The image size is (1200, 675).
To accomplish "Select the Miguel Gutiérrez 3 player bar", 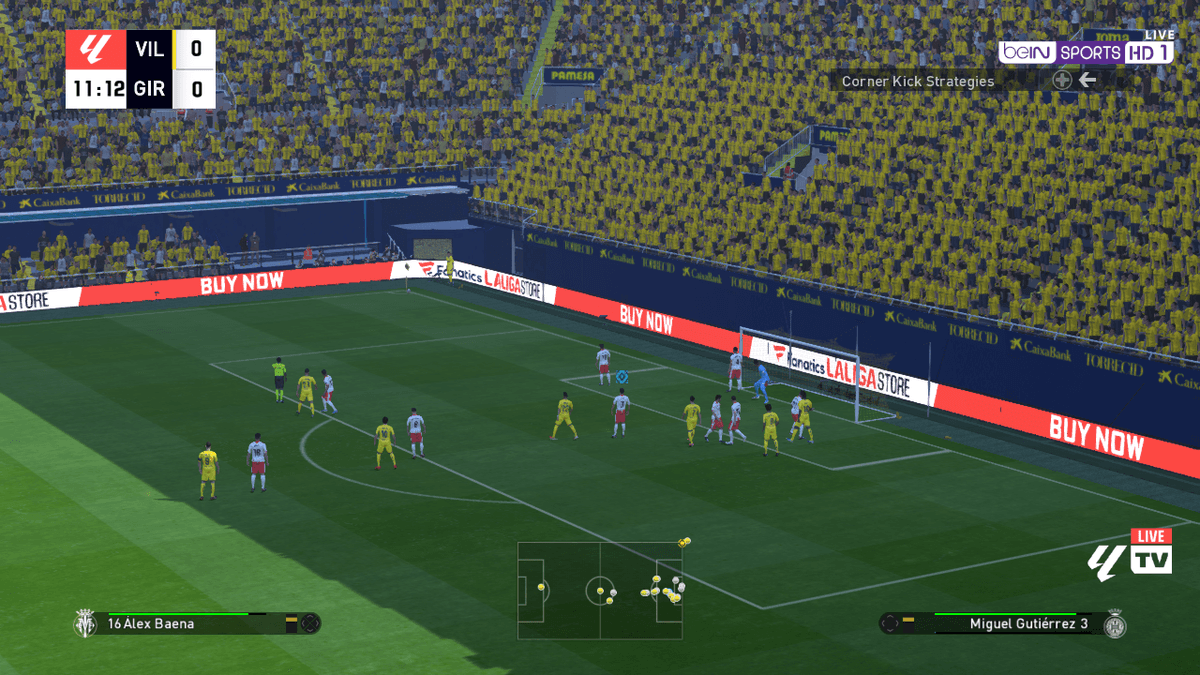I will (1010, 624).
